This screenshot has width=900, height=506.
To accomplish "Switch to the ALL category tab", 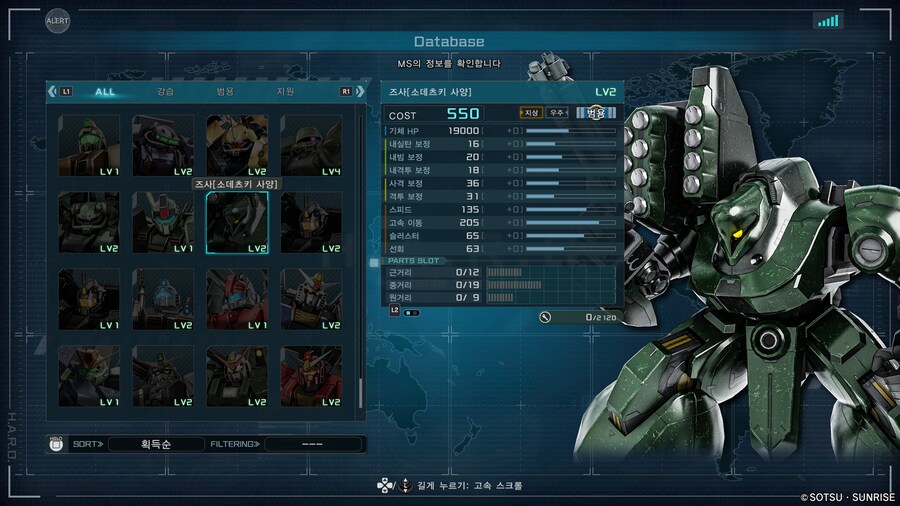I will (105, 92).
